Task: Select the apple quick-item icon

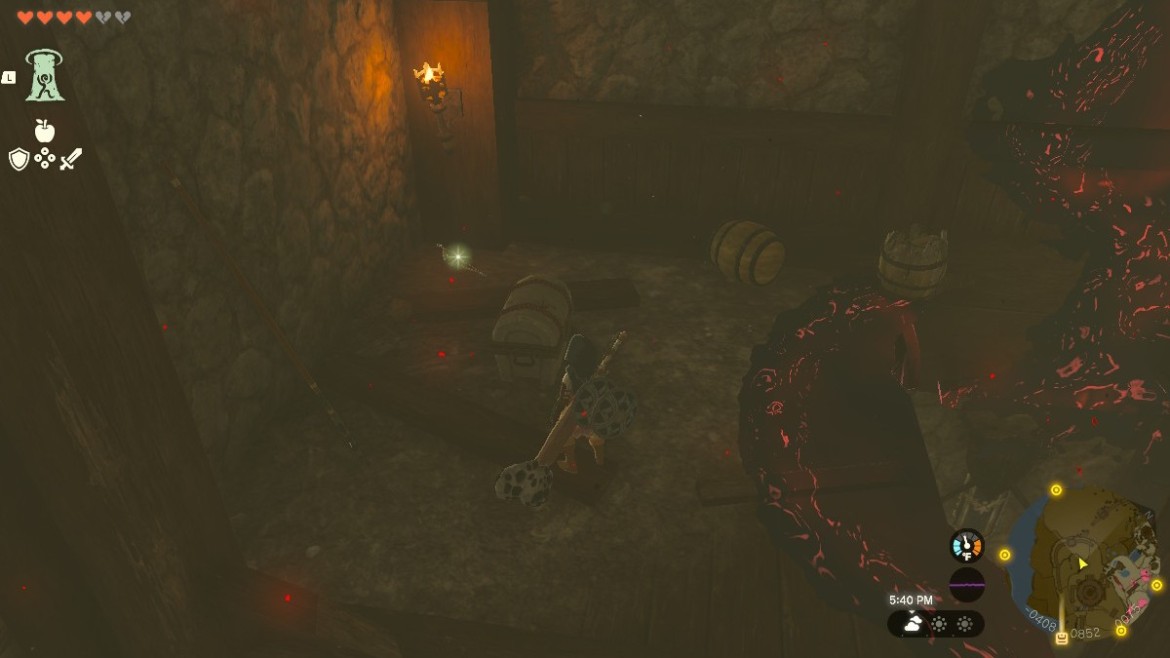Action: 44,130
